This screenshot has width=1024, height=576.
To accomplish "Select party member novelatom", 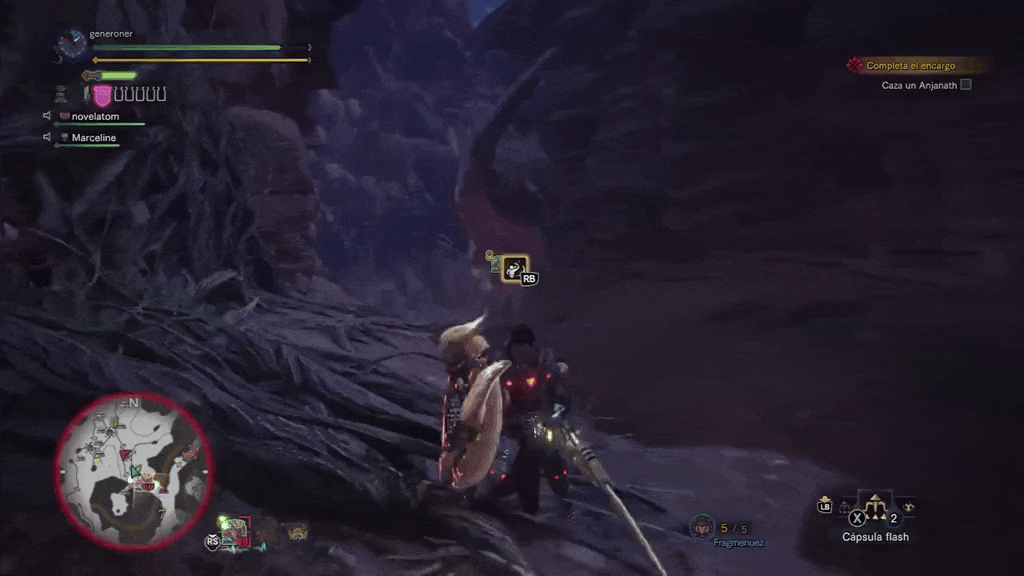I will (95, 116).
